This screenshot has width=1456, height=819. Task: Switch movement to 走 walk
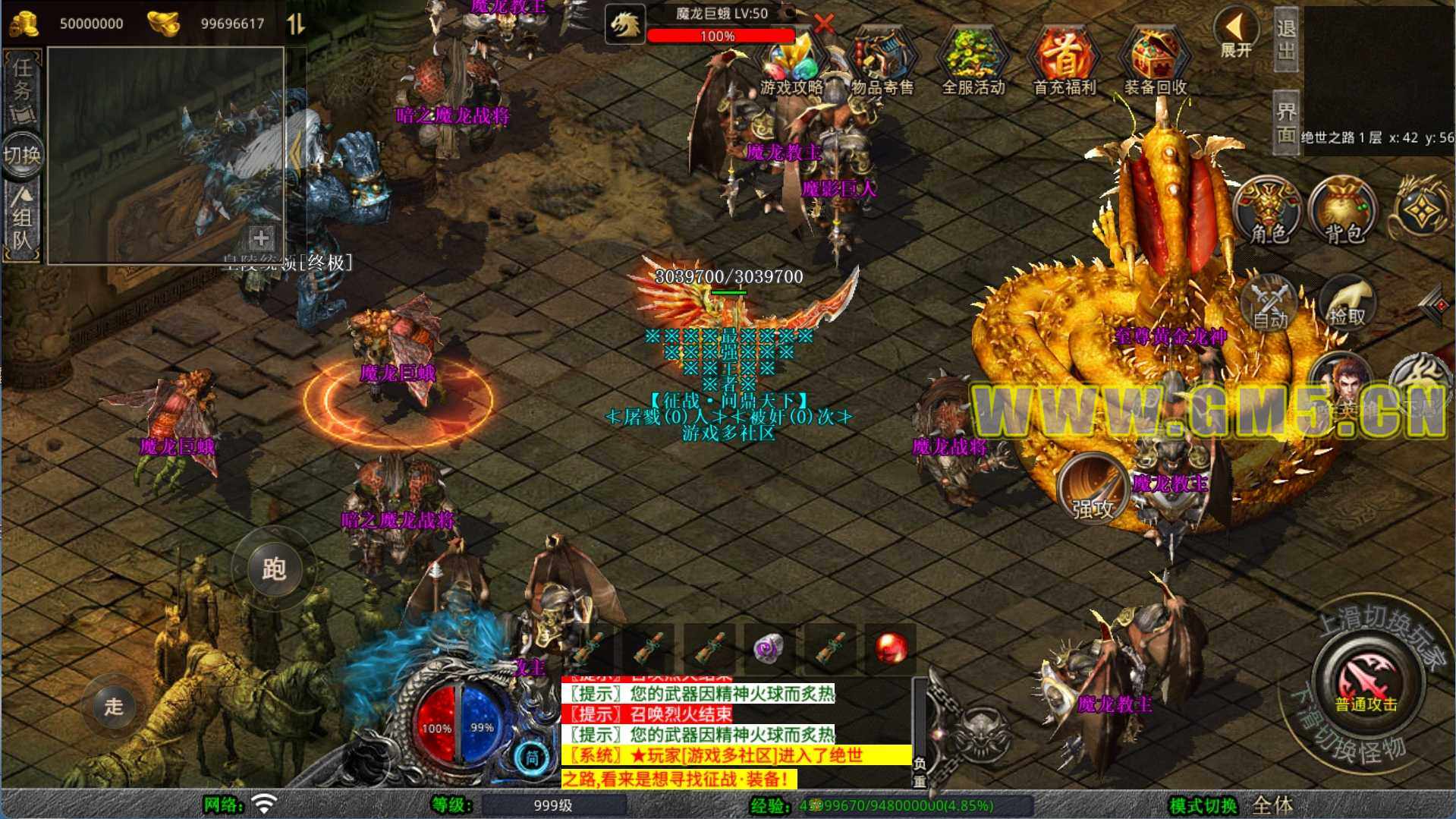click(114, 706)
